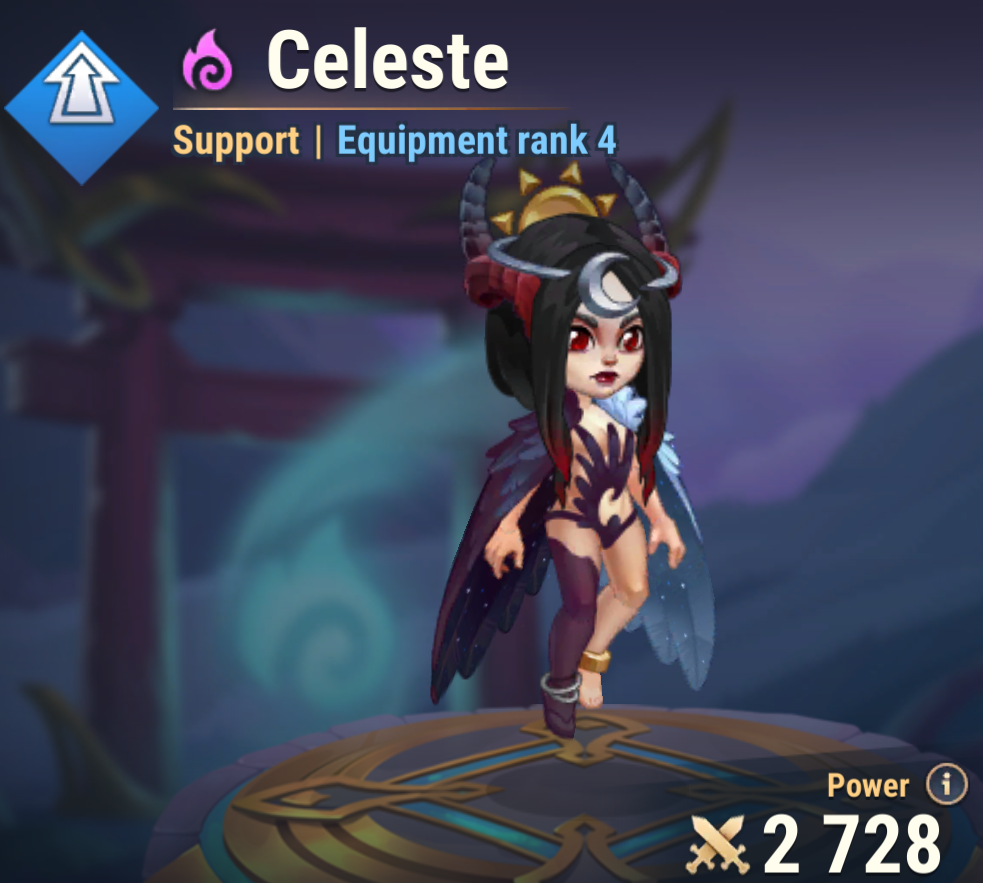Tap the blue upward-arrow role badge
The height and width of the screenshot is (883, 983).
[x=82, y=107]
